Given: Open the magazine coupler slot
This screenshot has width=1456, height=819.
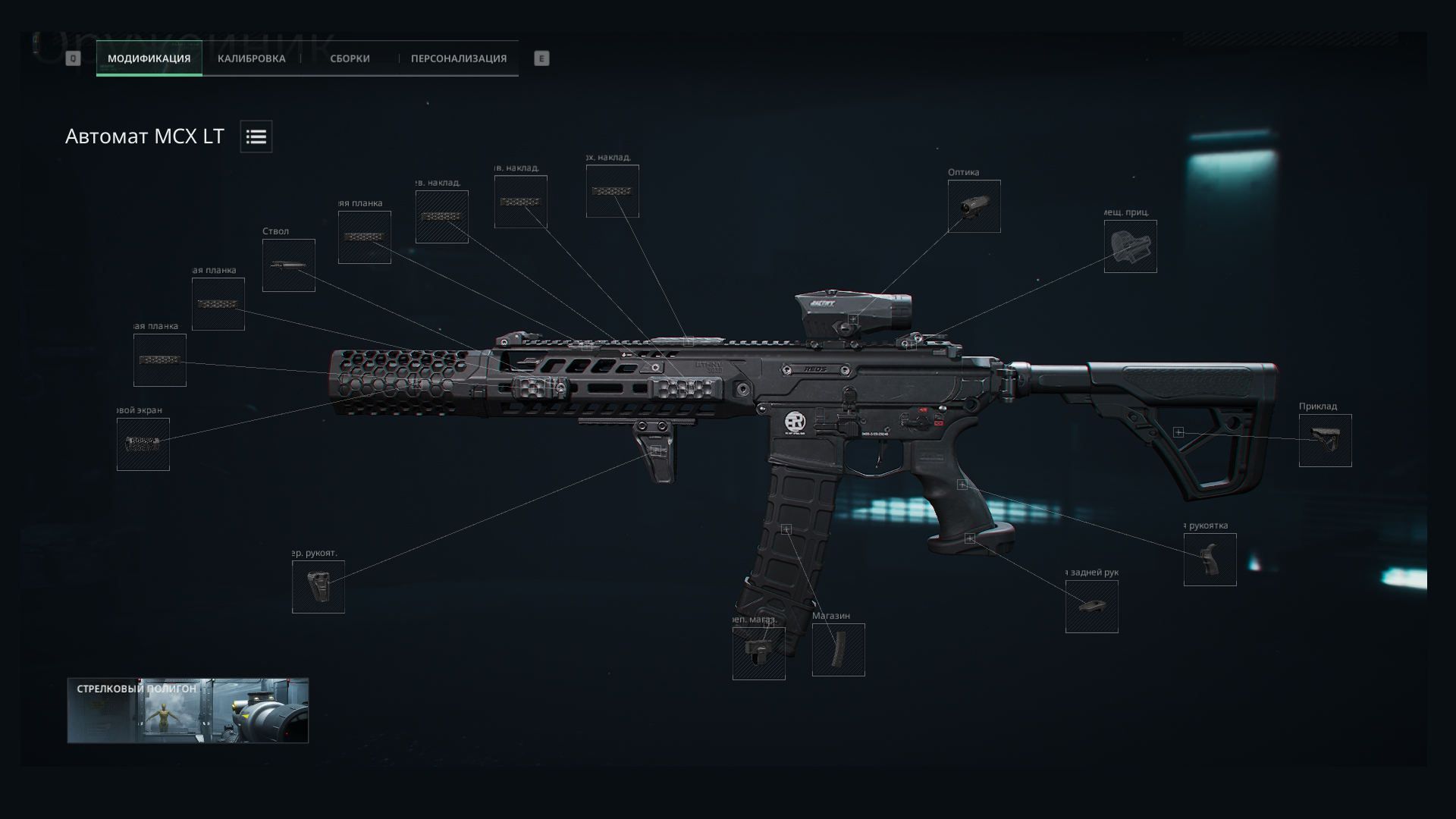Looking at the screenshot, I should 758,653.
